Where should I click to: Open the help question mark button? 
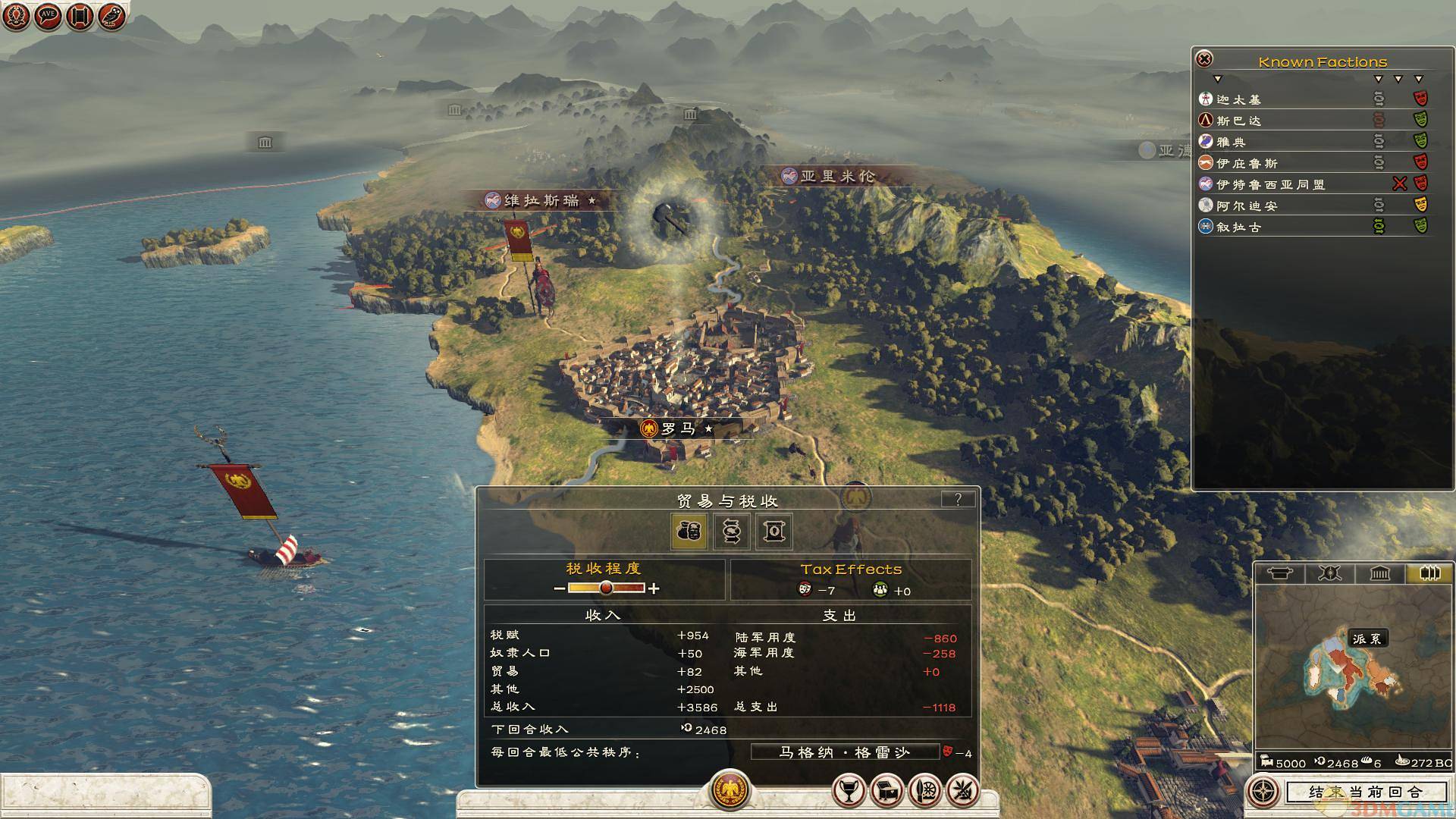958,499
